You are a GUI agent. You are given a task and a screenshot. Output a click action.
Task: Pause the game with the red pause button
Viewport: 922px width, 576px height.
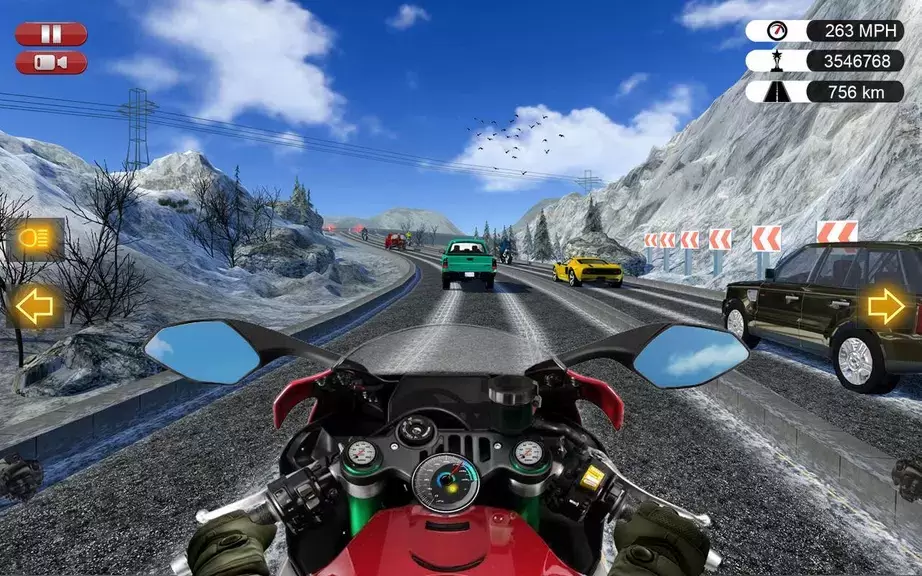click(51, 33)
